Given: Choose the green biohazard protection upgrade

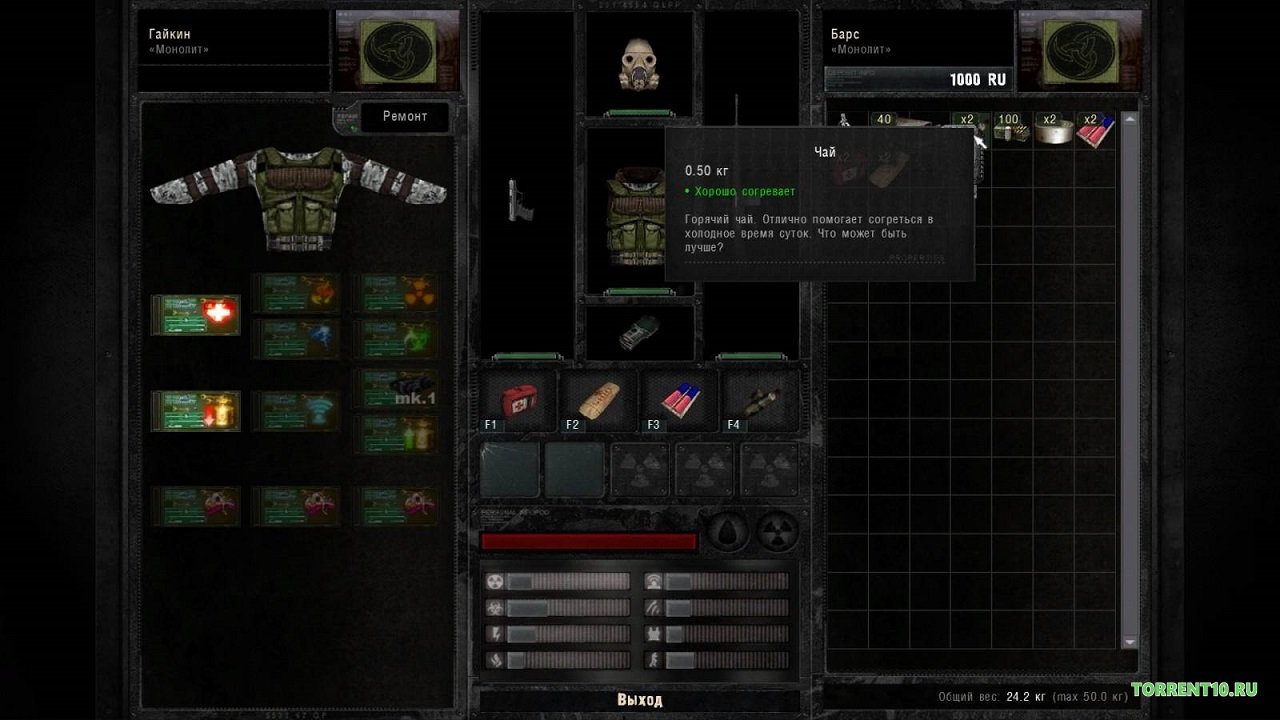Looking at the screenshot, I should [396, 338].
